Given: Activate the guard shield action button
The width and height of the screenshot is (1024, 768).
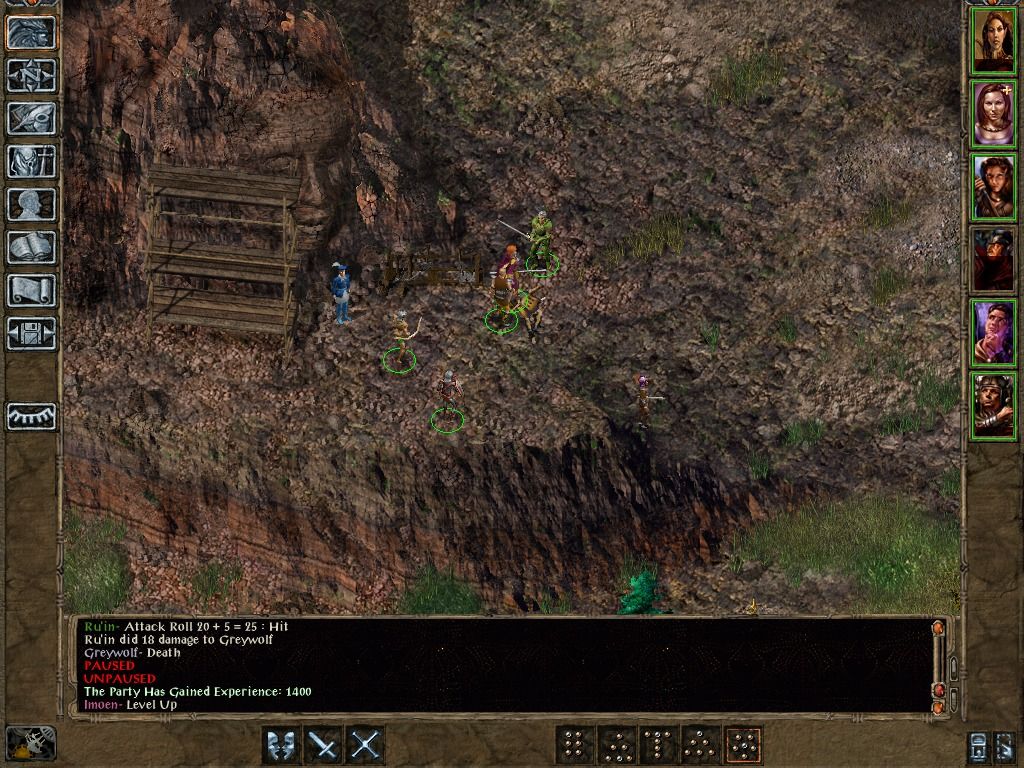Looking at the screenshot, I should pos(281,745).
